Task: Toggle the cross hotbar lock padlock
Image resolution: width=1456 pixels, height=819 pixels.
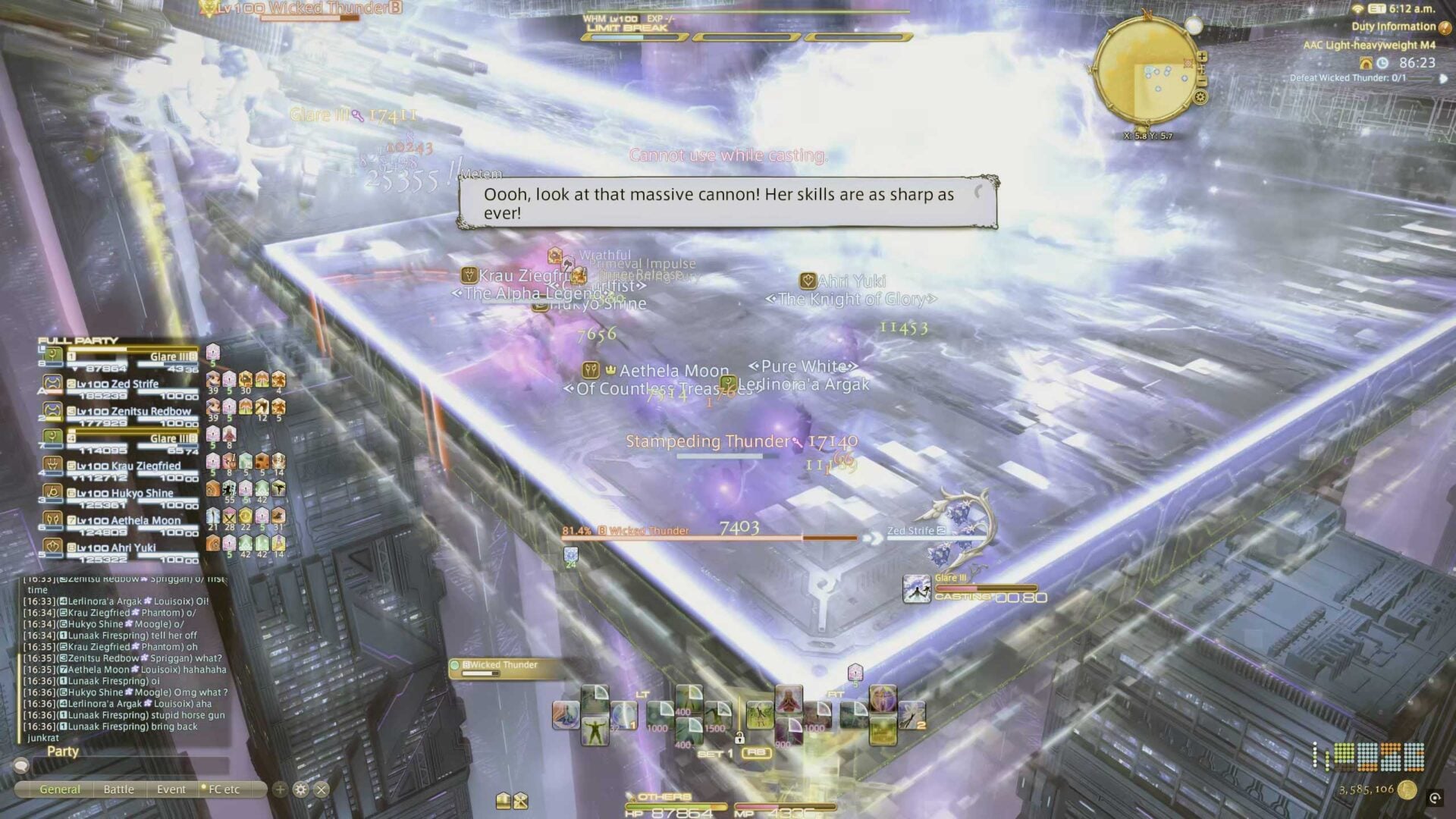Action: [x=740, y=739]
